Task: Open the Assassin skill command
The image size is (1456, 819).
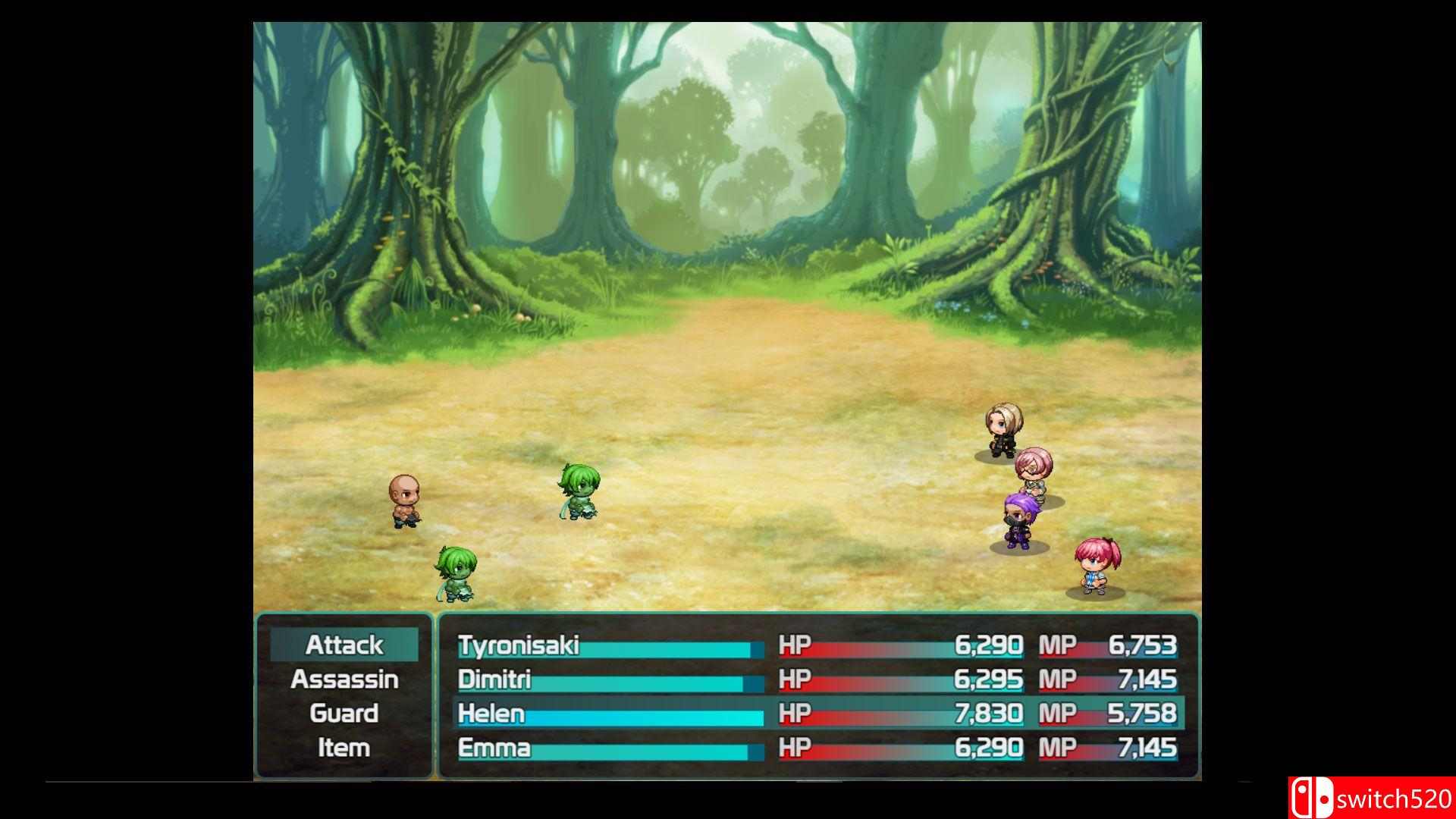Action: [344, 679]
